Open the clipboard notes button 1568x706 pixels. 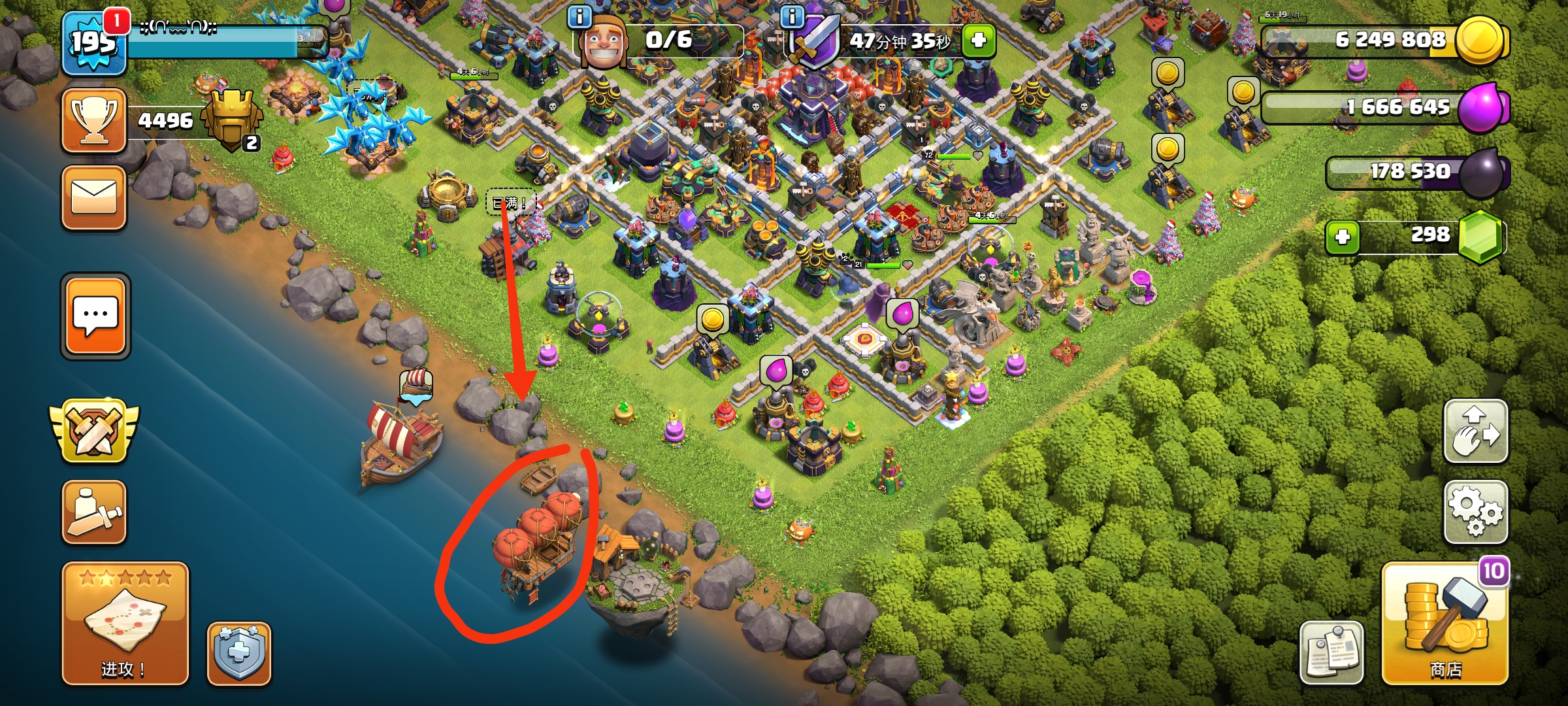coord(1331,652)
